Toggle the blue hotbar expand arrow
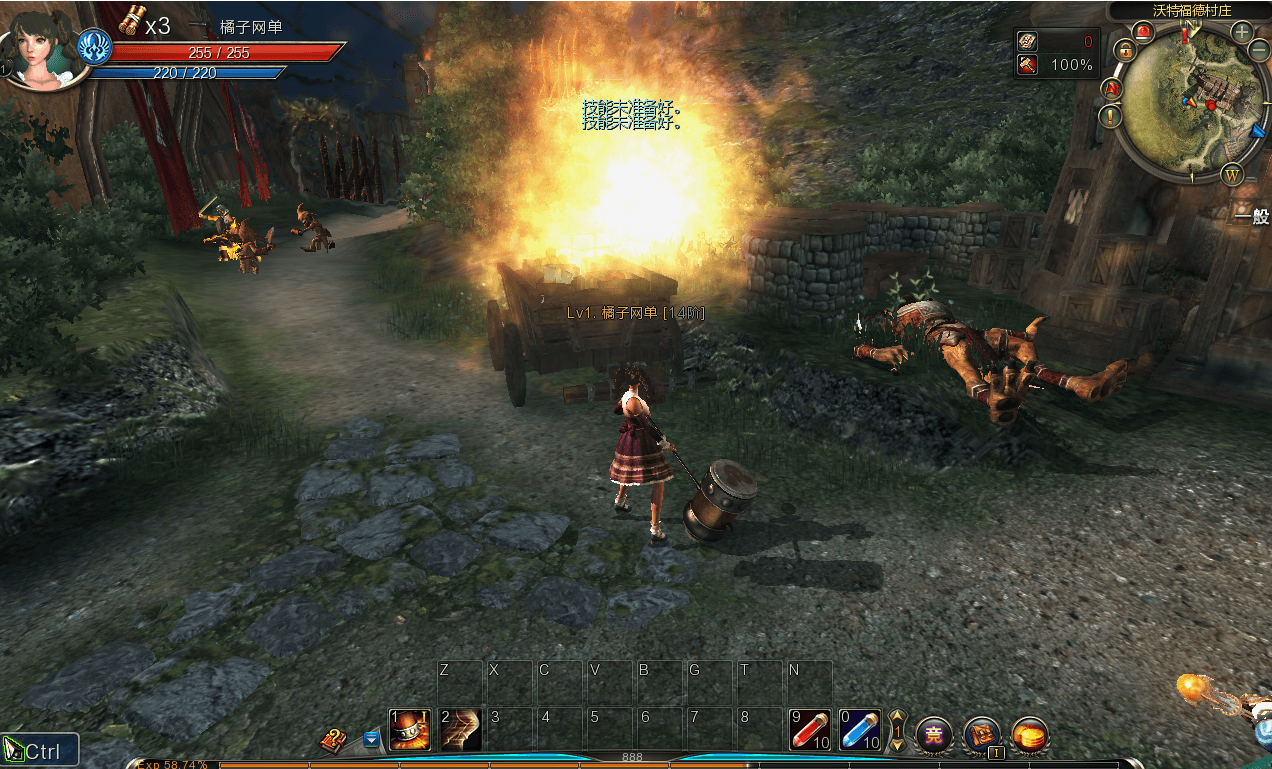Screen dimensions: 1272x769 (372, 739)
